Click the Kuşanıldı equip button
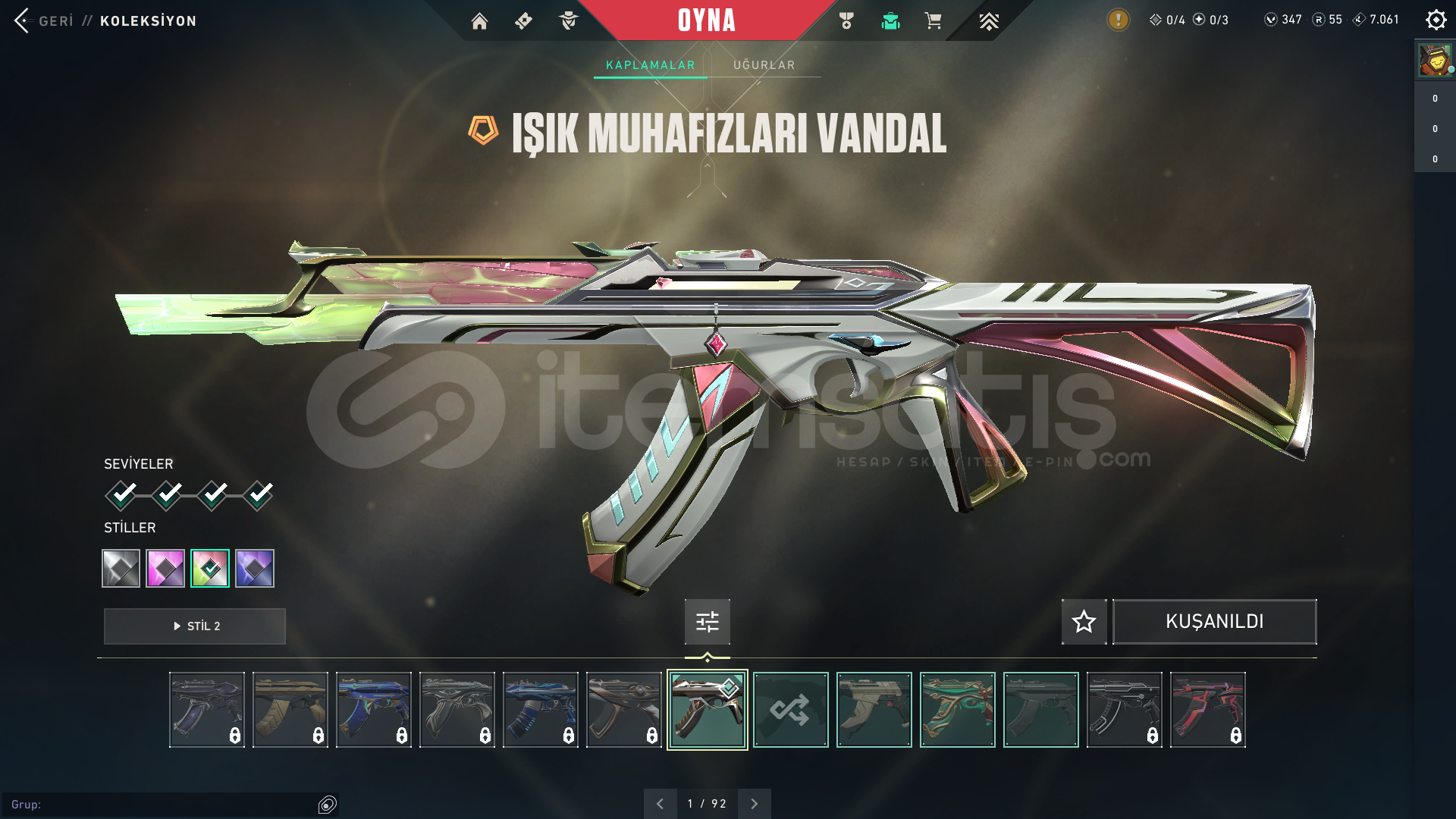Image resolution: width=1456 pixels, height=819 pixels. (x=1214, y=622)
